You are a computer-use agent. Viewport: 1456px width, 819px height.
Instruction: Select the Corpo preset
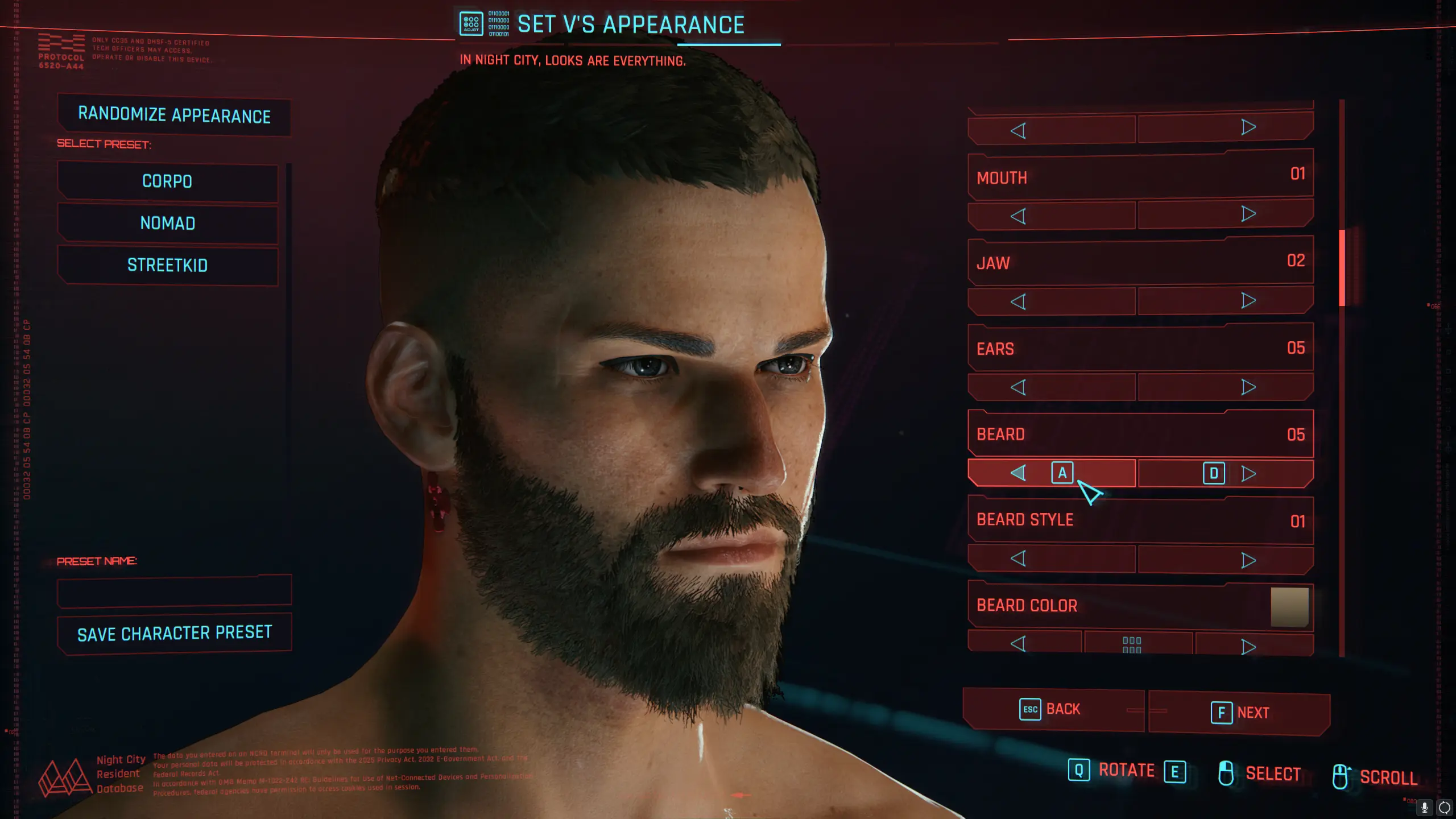[x=167, y=182]
